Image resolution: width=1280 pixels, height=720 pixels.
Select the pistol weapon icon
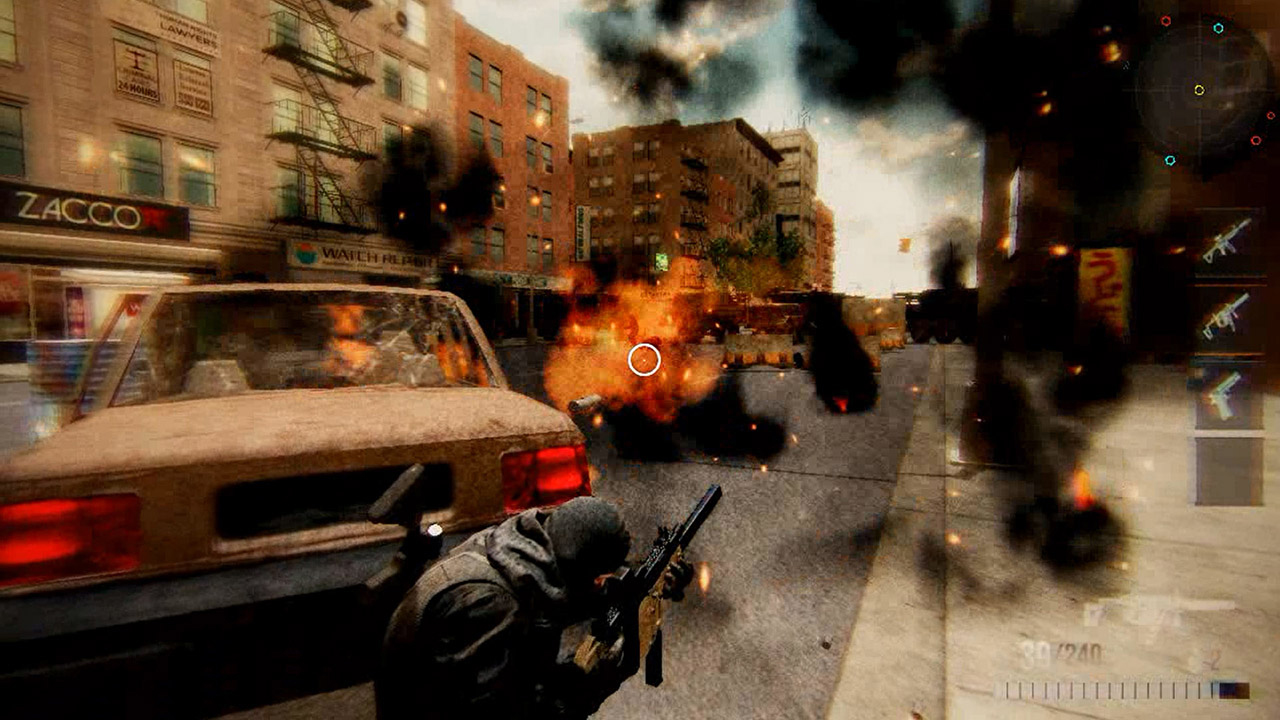(1222, 394)
